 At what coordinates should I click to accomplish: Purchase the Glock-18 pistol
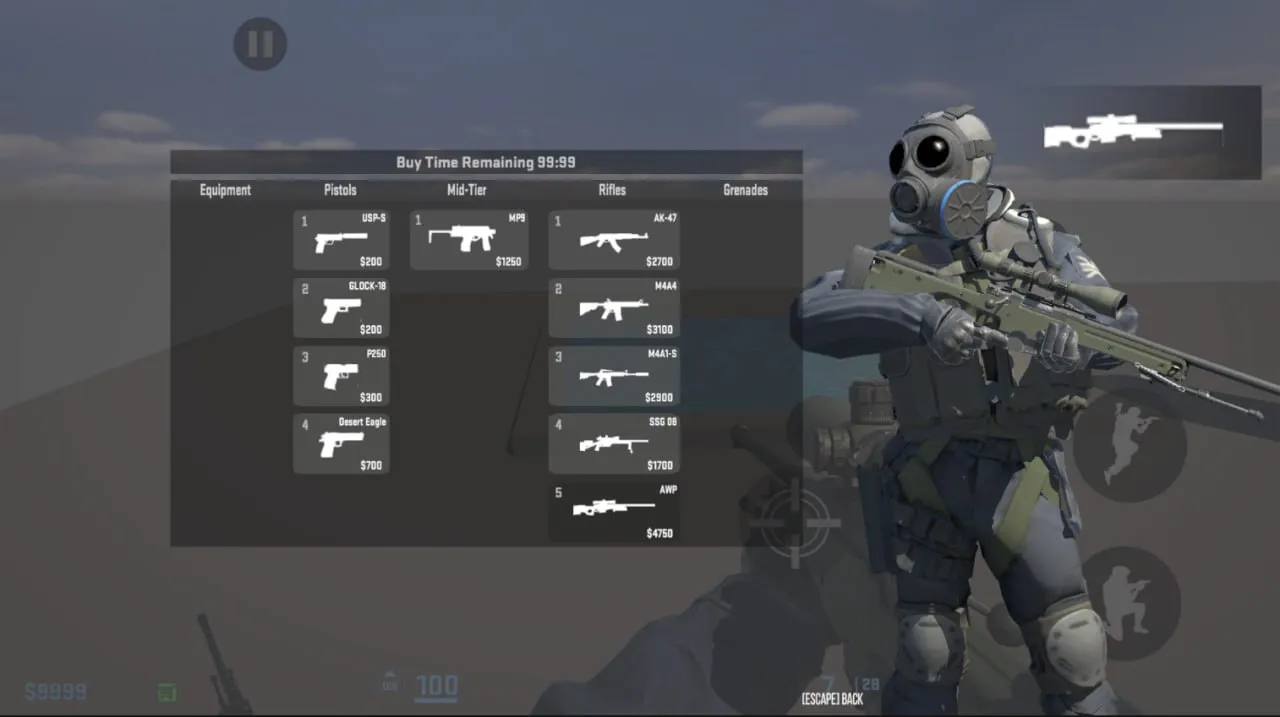341,309
